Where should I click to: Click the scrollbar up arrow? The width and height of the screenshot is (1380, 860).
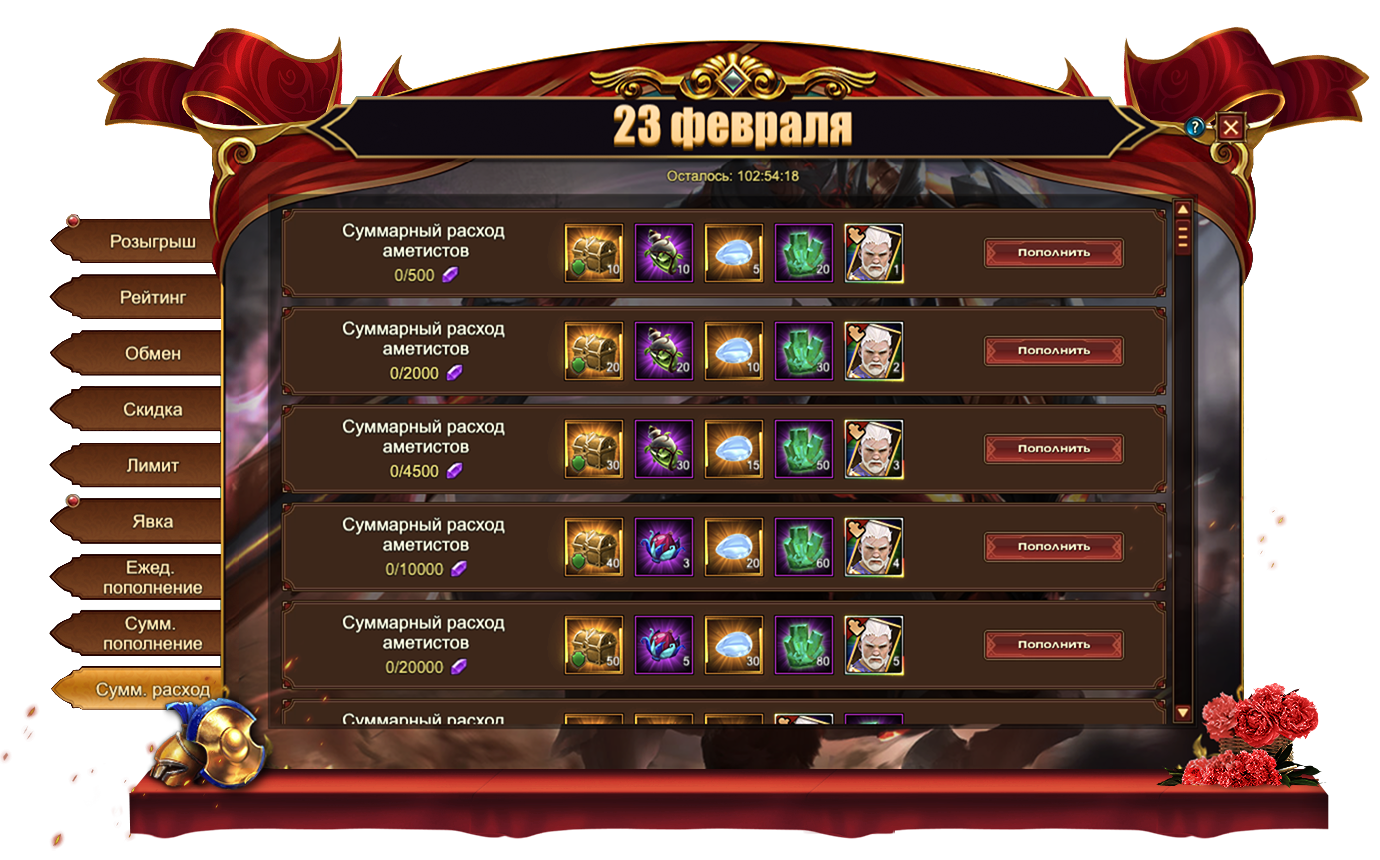click(1182, 210)
